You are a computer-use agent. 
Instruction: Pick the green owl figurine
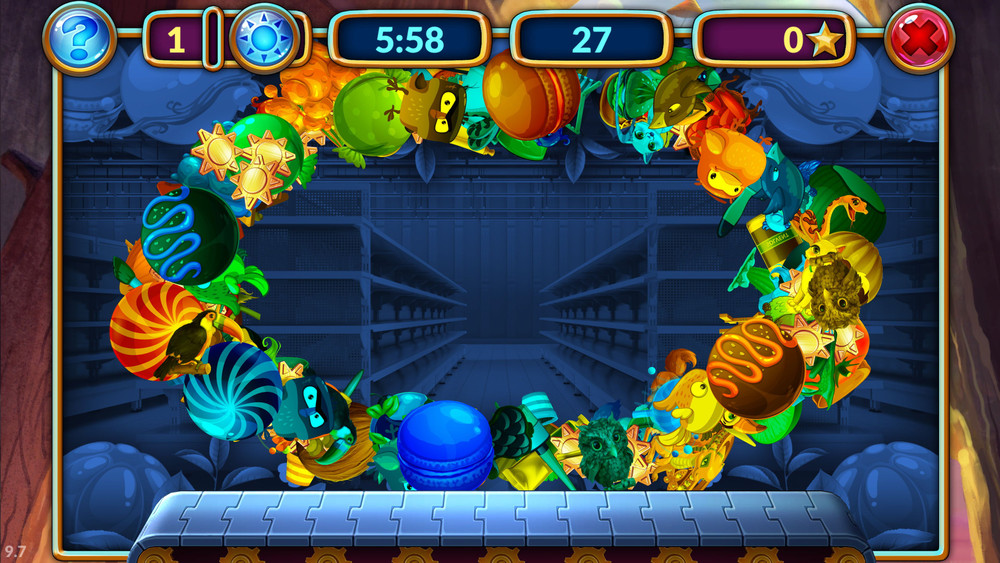coord(605,452)
